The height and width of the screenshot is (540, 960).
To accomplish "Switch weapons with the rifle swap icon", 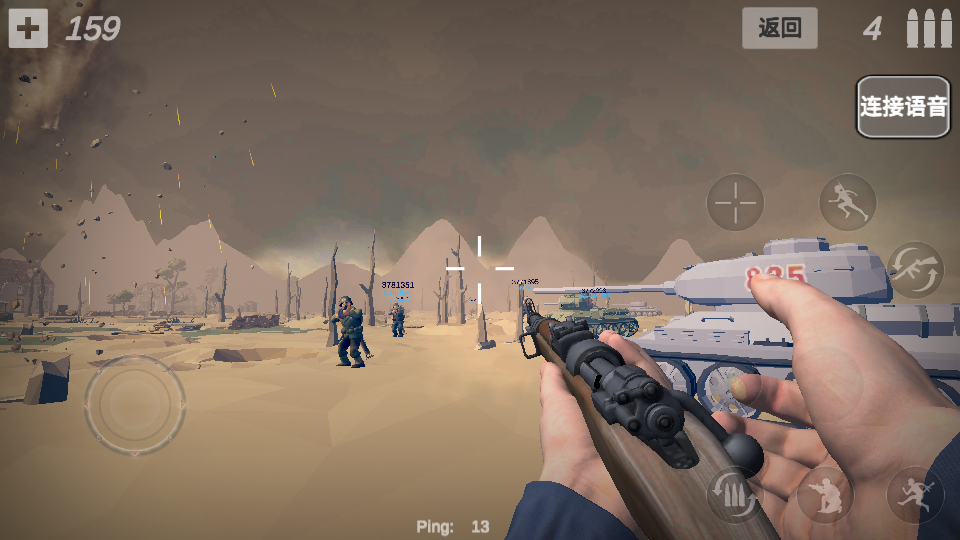I will coord(915,270).
